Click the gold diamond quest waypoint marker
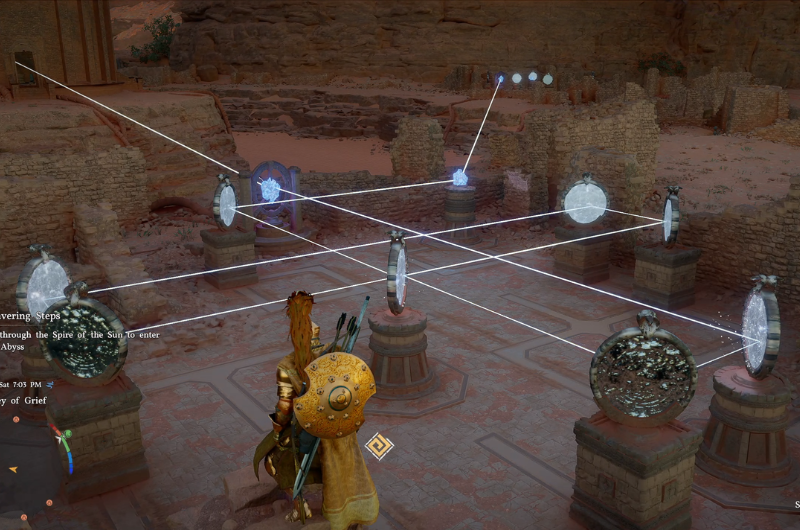This screenshot has width=800, height=530. pos(378,445)
